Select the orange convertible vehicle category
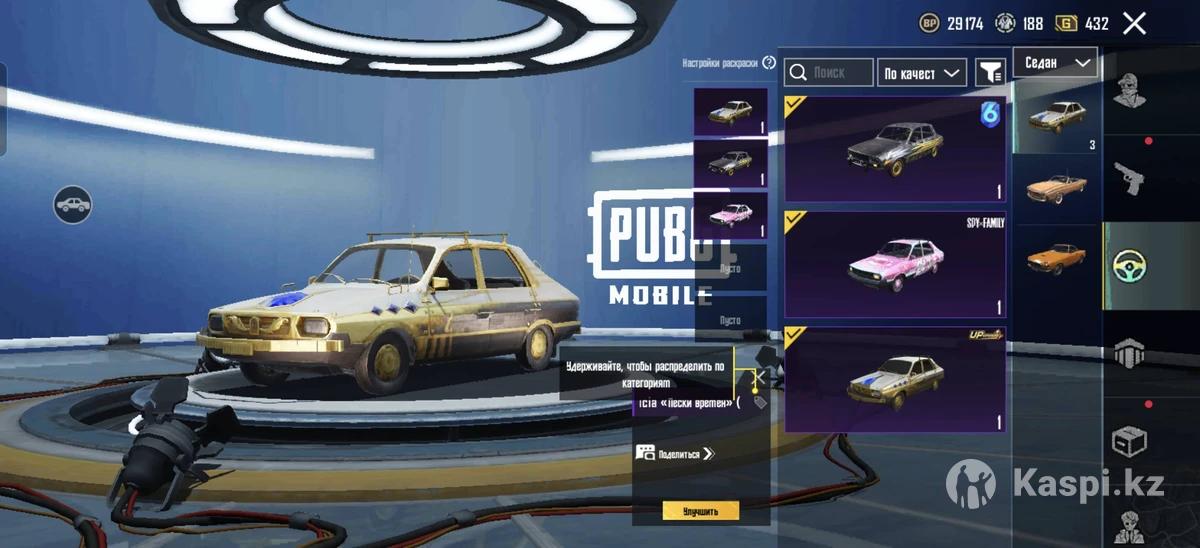 coord(1057,188)
